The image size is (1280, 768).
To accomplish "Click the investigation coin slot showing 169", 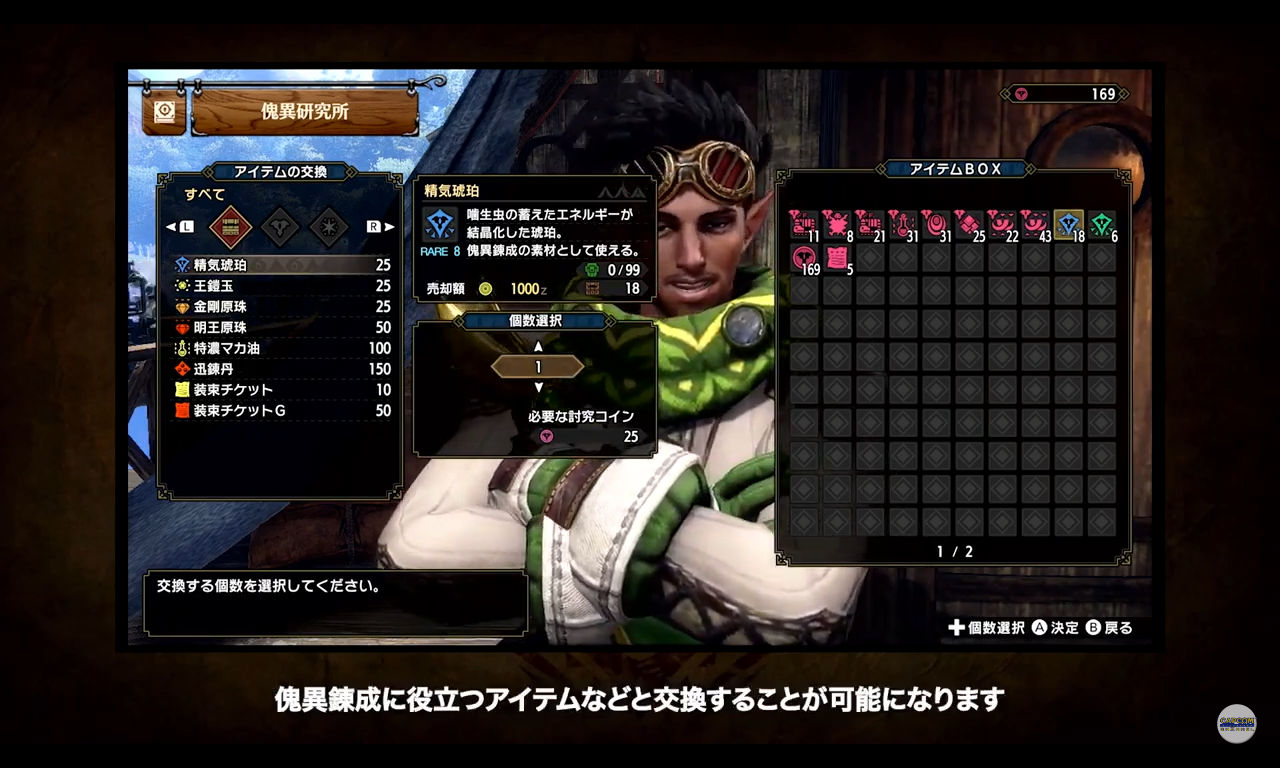I will coord(804,258).
